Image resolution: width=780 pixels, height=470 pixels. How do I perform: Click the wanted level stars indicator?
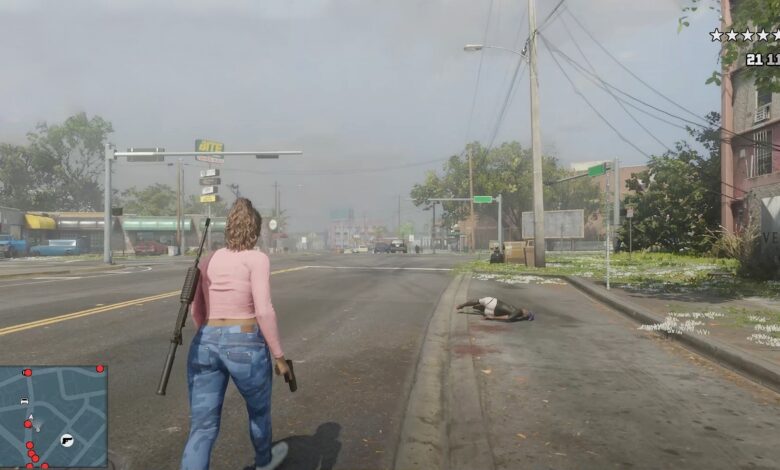tap(745, 35)
